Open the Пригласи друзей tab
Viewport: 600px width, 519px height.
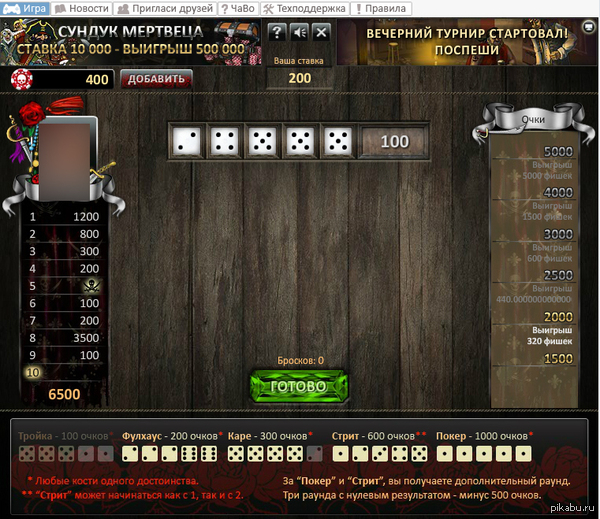click(x=166, y=8)
